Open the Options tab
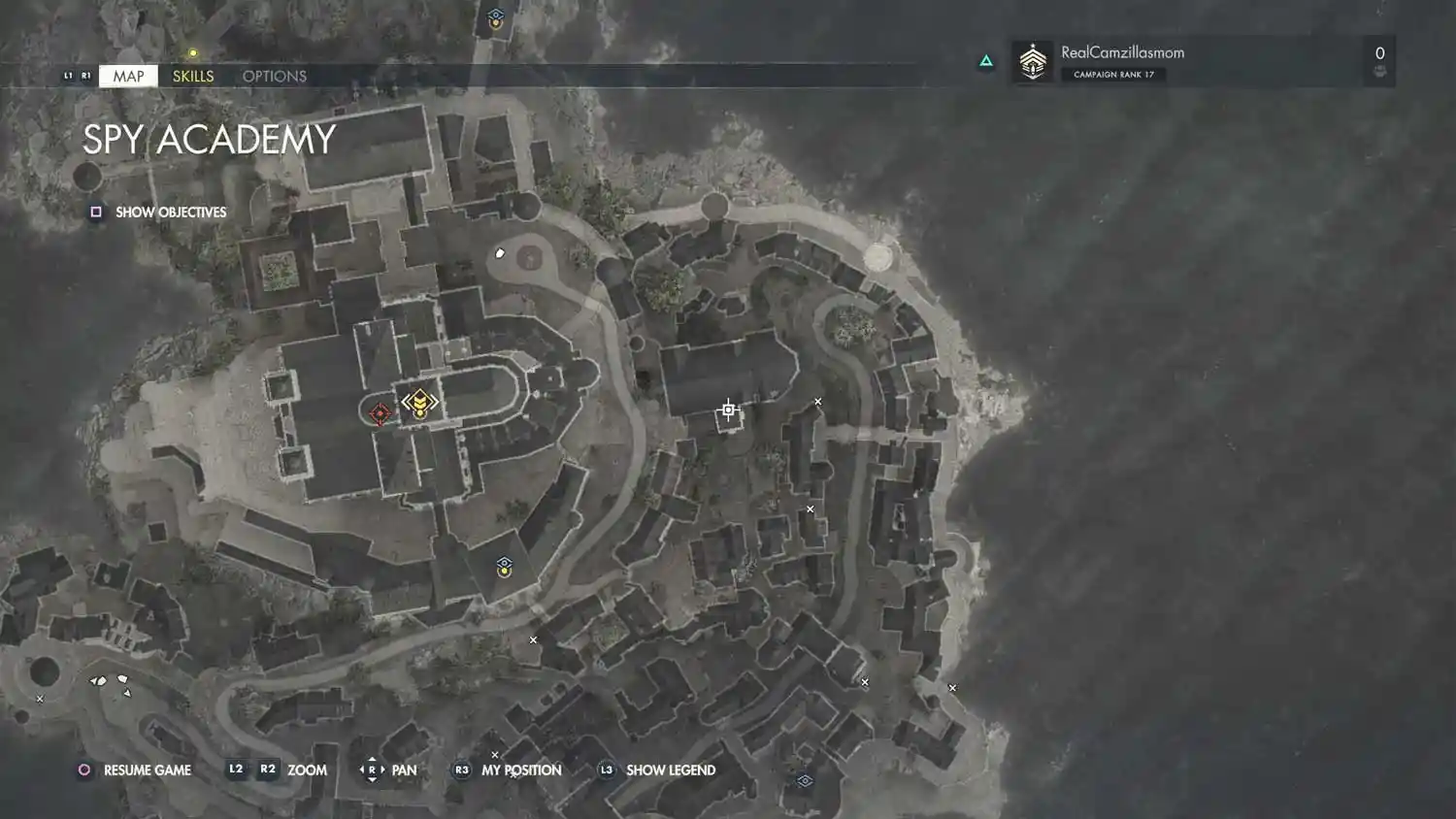The width and height of the screenshot is (1456, 819). (274, 76)
